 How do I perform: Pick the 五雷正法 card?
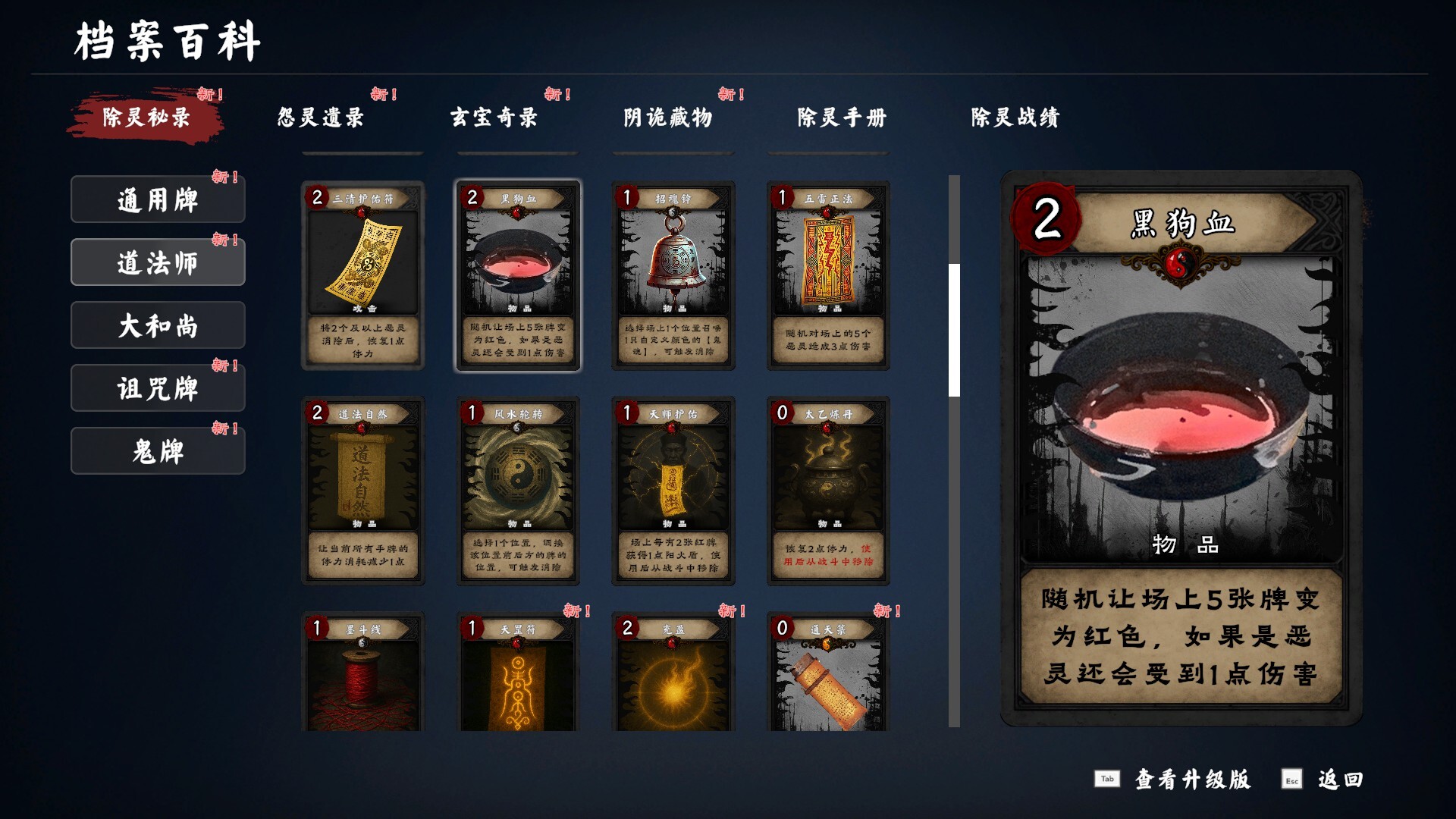pos(828,275)
